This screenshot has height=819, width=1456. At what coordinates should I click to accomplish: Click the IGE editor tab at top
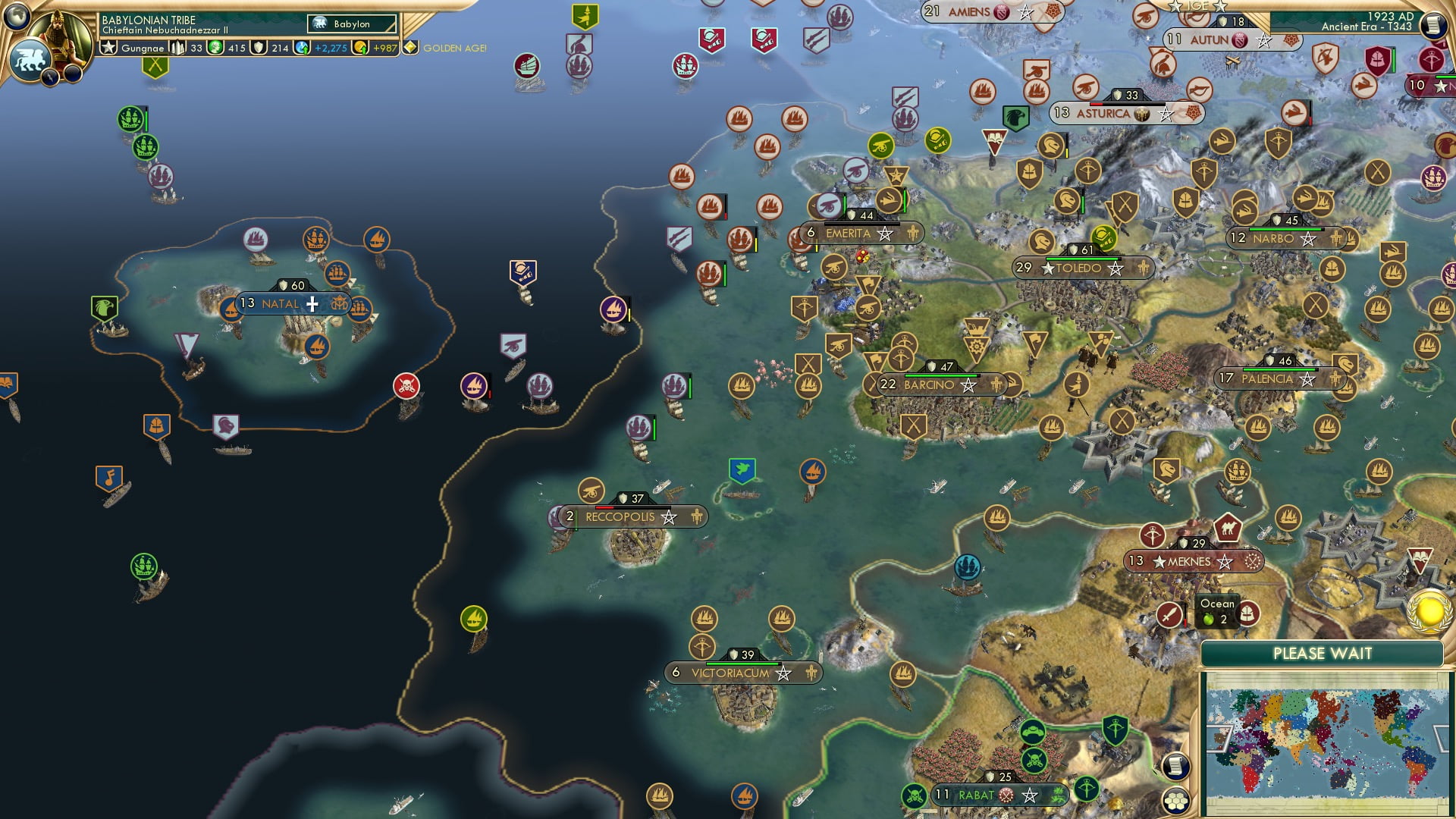1197,6
